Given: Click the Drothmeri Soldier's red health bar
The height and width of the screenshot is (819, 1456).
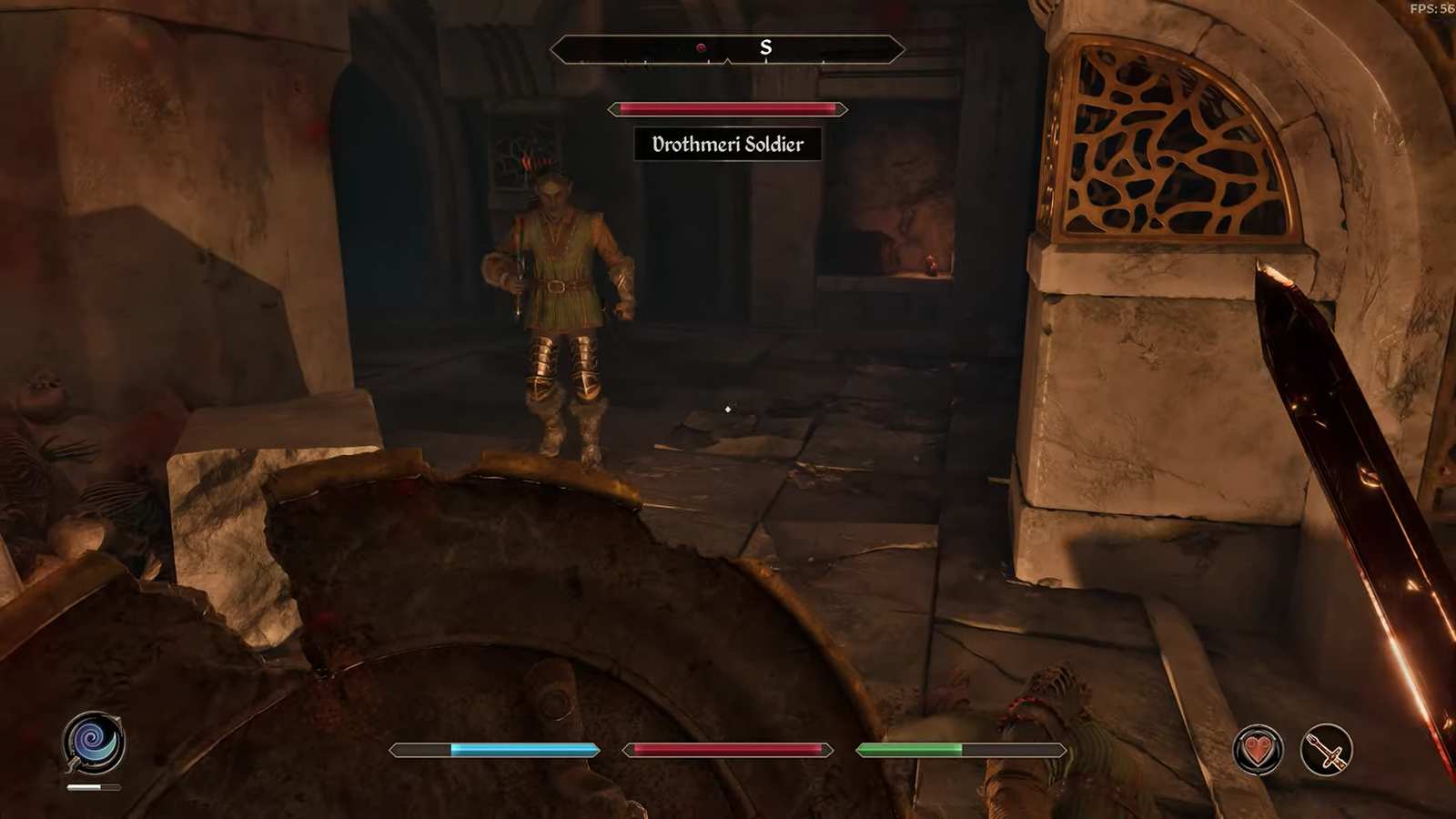Looking at the screenshot, I should [x=724, y=109].
